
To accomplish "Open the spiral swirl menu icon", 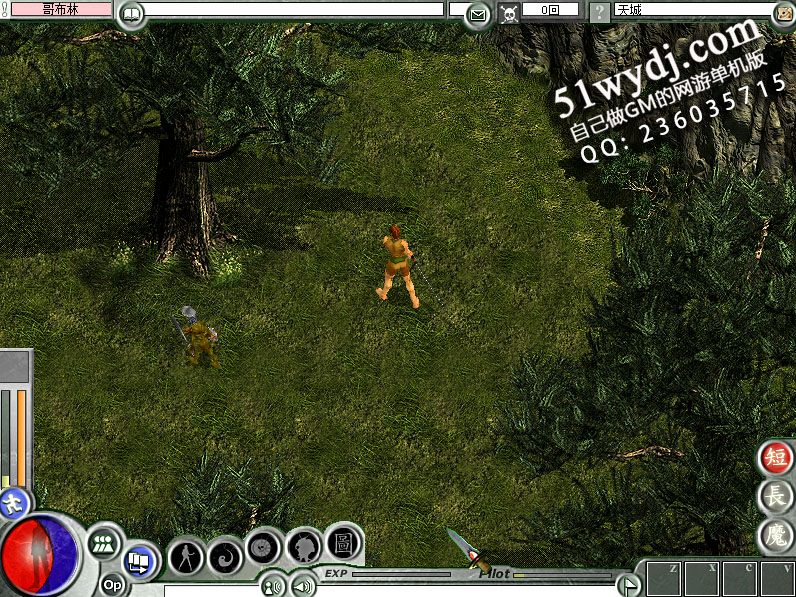I will click(x=225, y=555).
